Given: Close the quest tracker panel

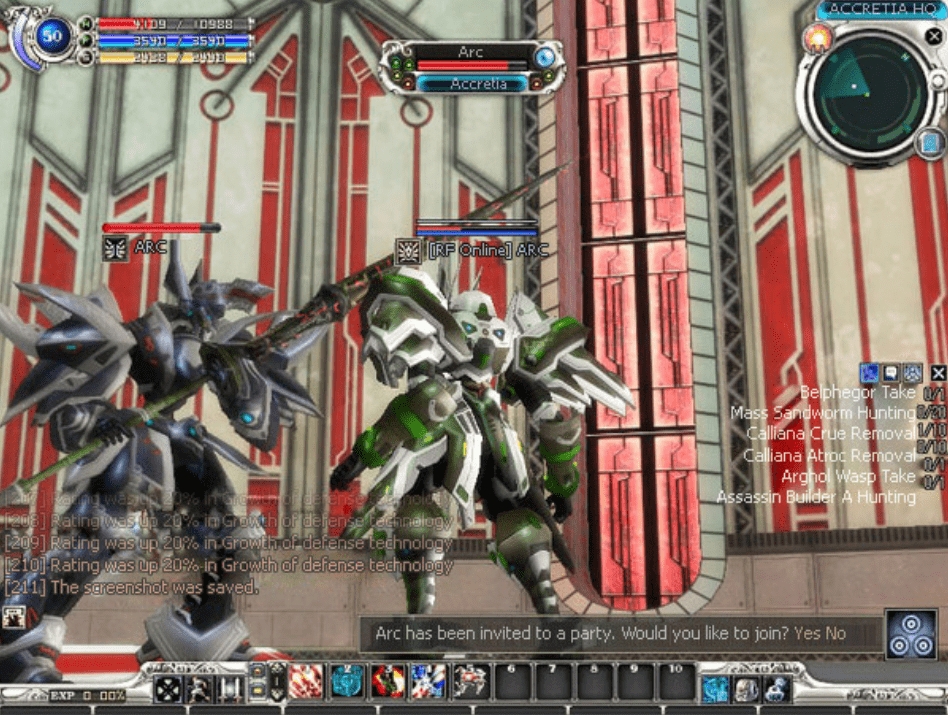Looking at the screenshot, I should (x=937, y=373).
